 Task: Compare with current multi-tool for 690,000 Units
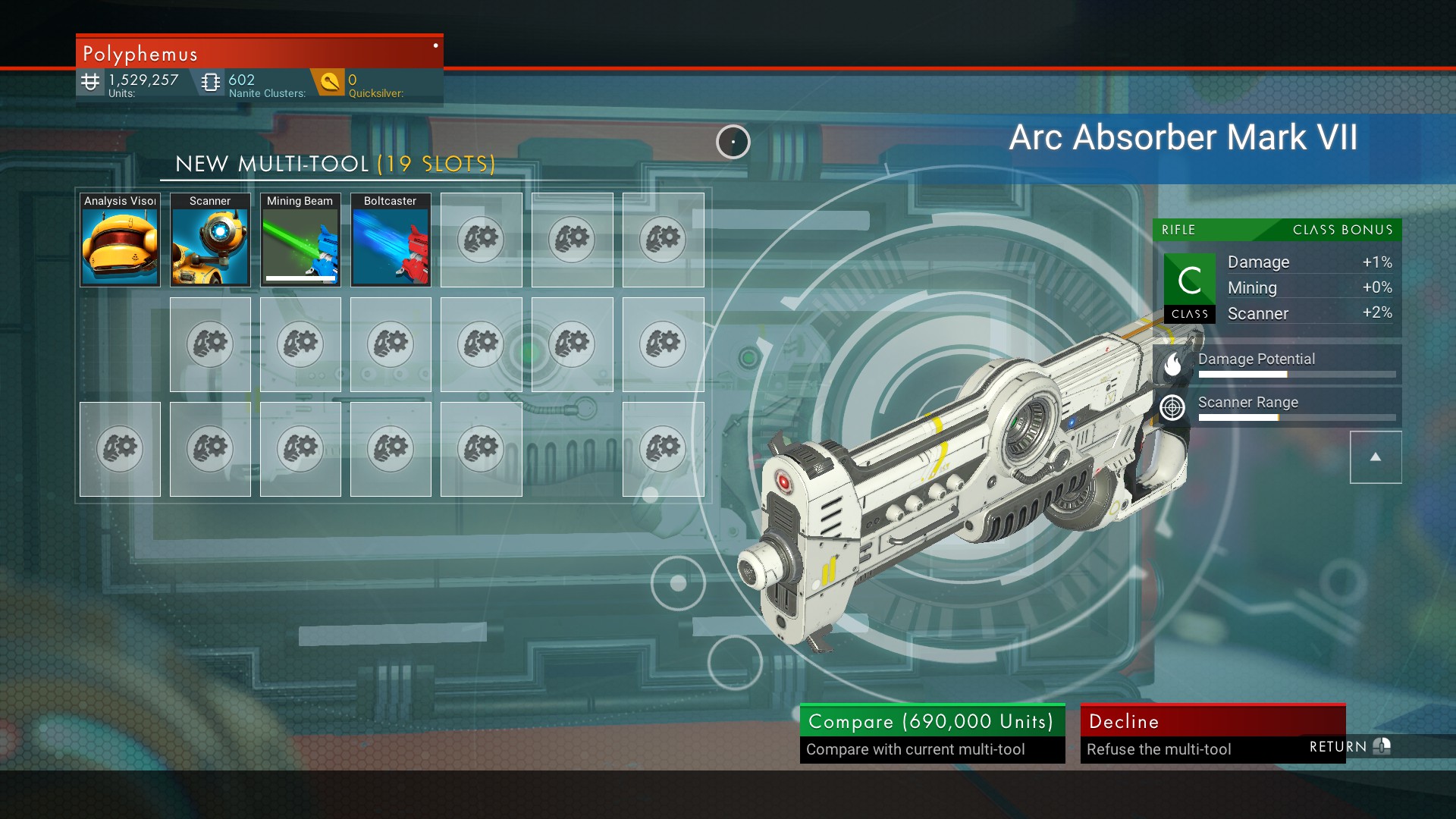pyautogui.click(x=932, y=733)
